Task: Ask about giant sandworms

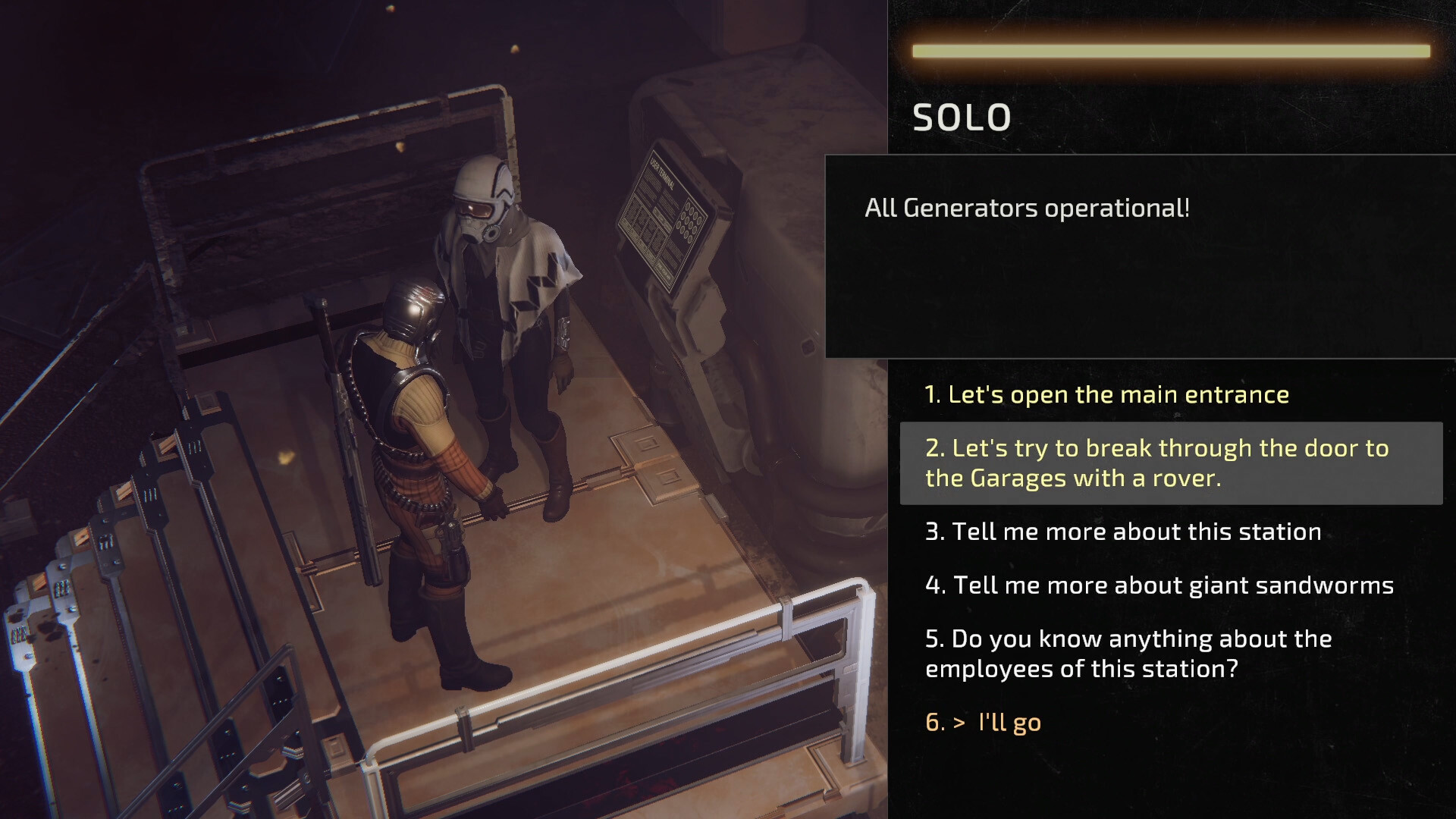Action: point(1159,585)
